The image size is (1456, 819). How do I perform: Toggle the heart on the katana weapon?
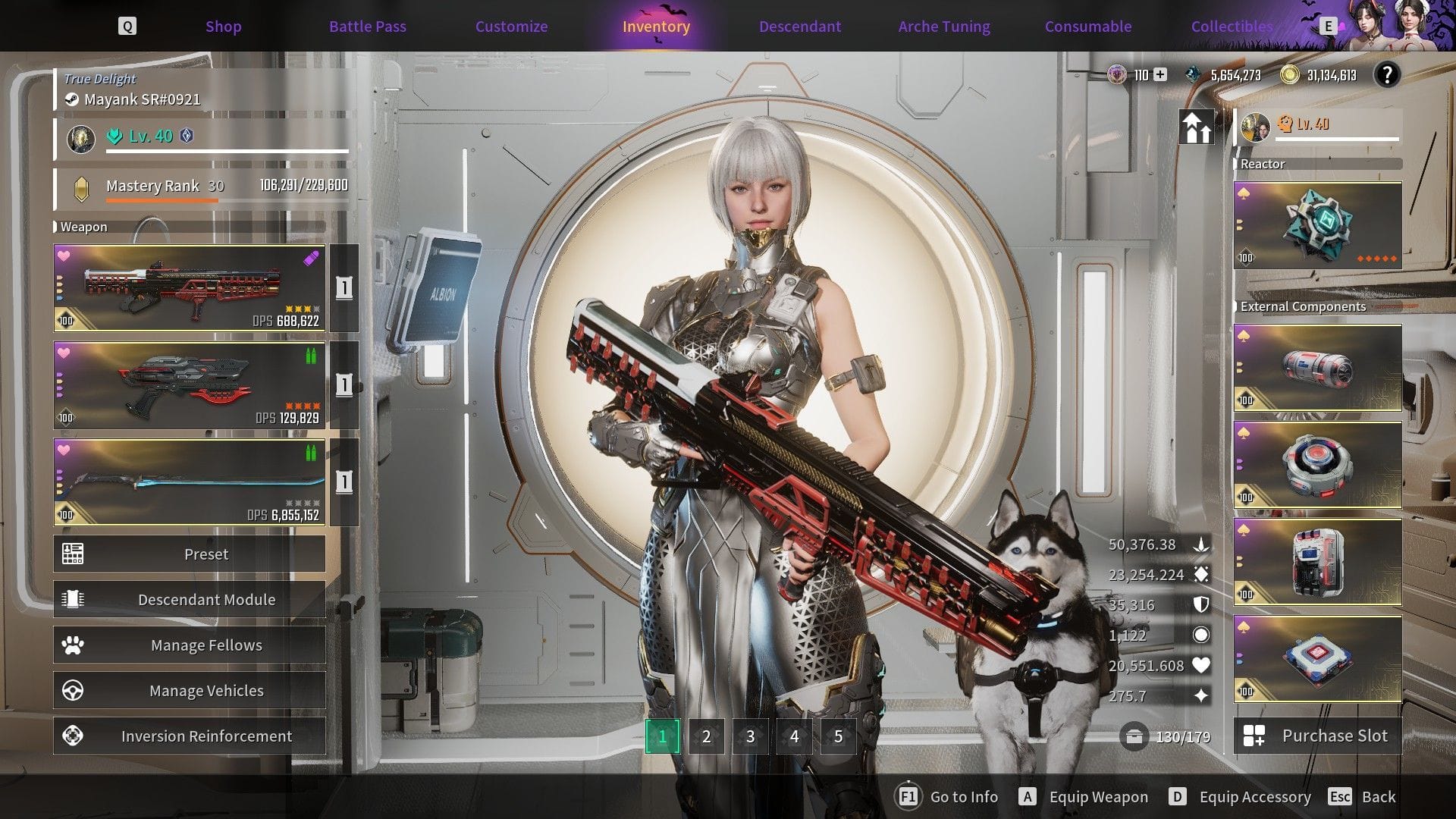(x=62, y=447)
